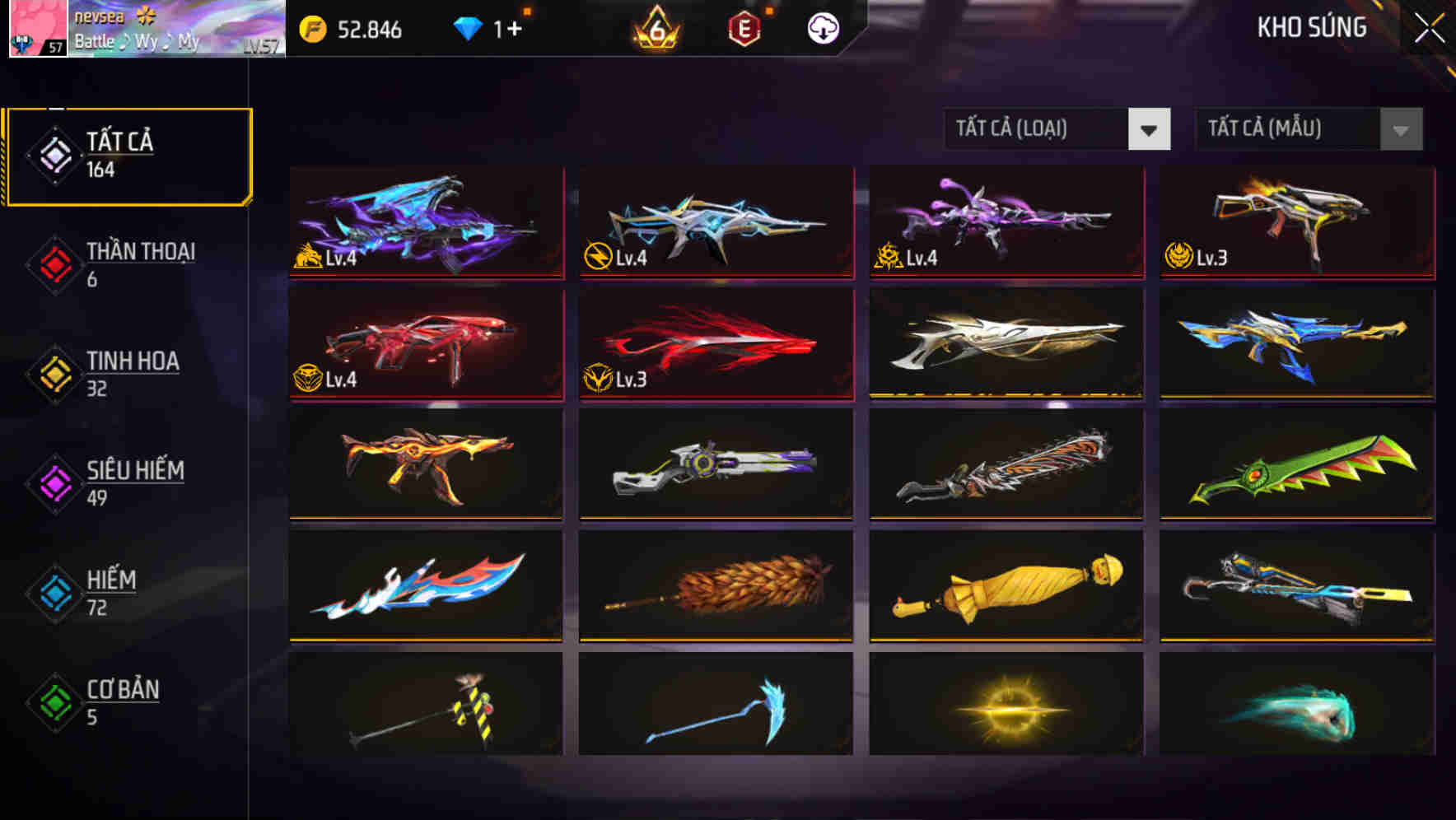The width and height of the screenshot is (1456, 820).
Task: Click the LOẠI dropdown arrow
Action: point(1150,129)
